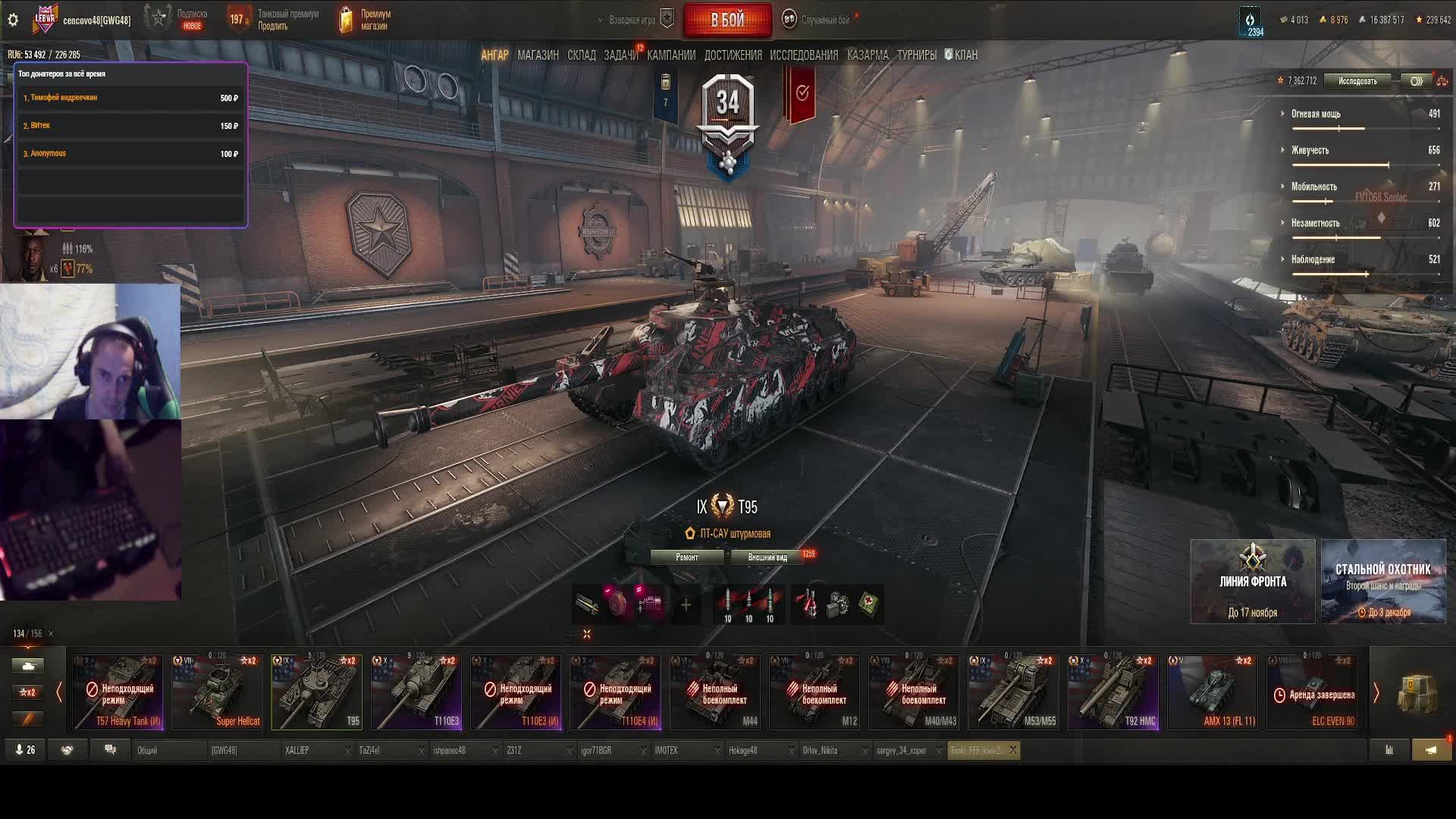
Task: Switch to the СКЛАД tab
Action: tap(582, 55)
